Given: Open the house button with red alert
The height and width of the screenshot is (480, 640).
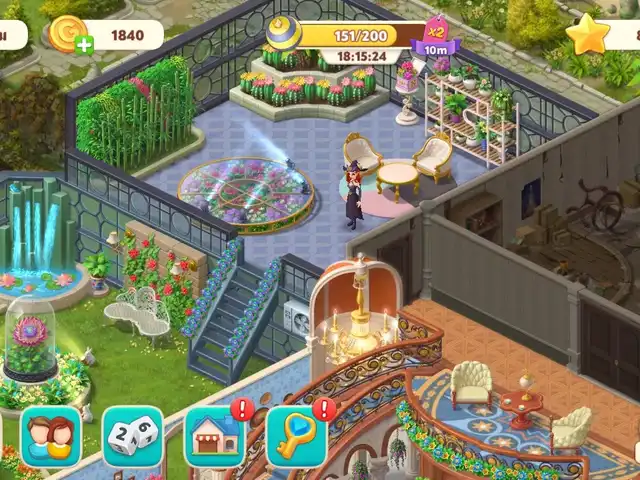Looking at the screenshot, I should [214, 437].
